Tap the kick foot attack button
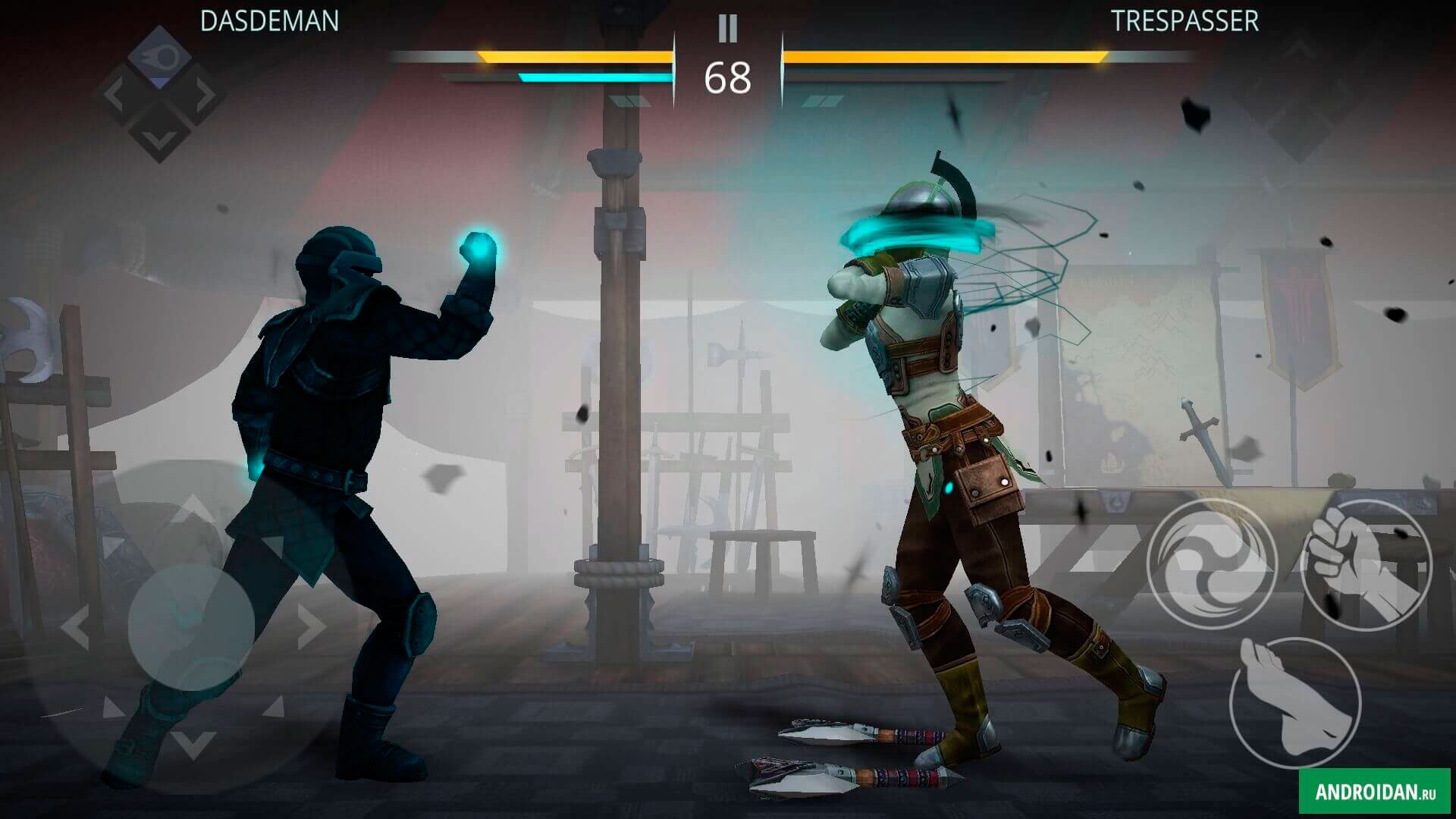Viewport: 1456px width, 819px height. click(1294, 703)
